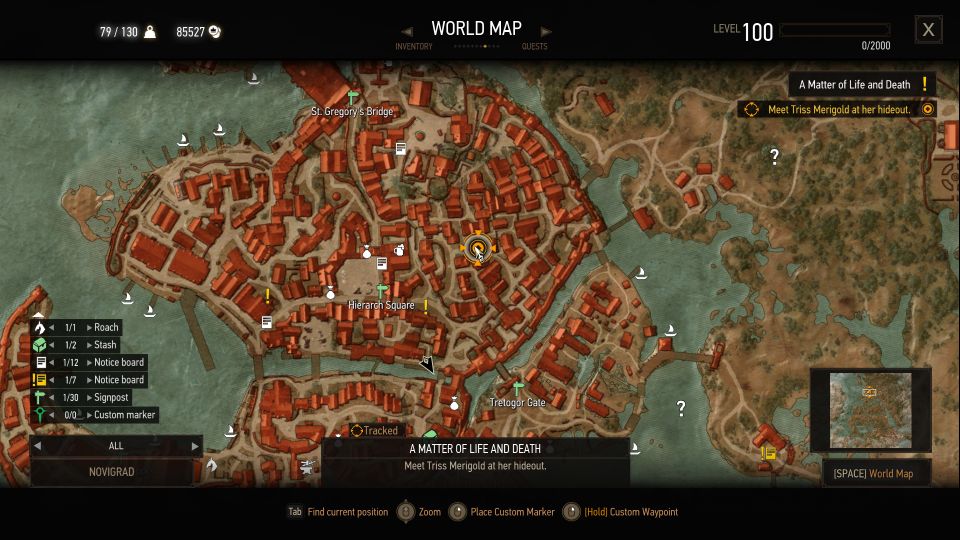
Task: Choose the Tretogor Gate signpost marker
Action: point(517,388)
